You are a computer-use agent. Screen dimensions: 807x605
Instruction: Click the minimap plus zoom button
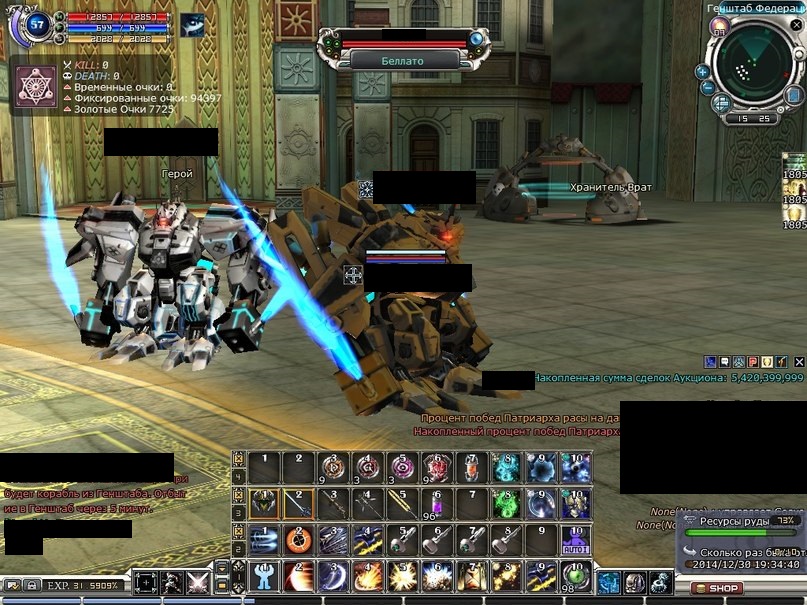tap(703, 72)
